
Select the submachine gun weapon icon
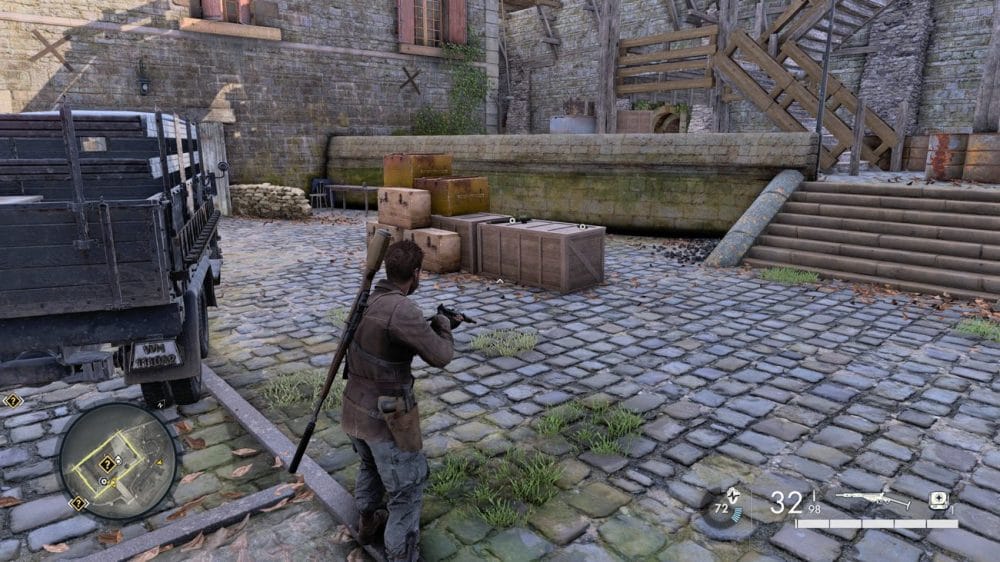click(x=872, y=499)
